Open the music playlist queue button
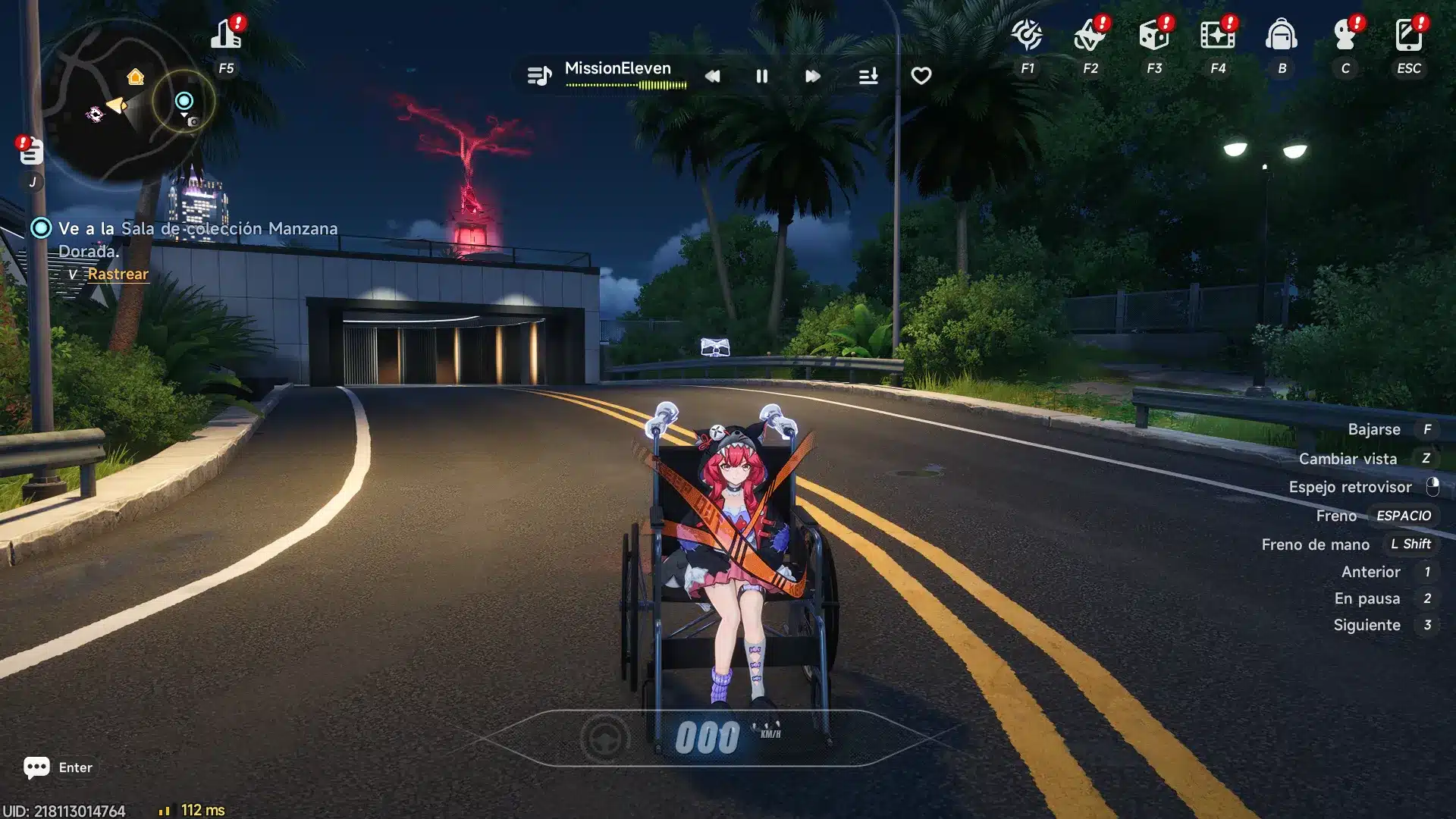Viewport: 1456px width, 819px height. (868, 76)
